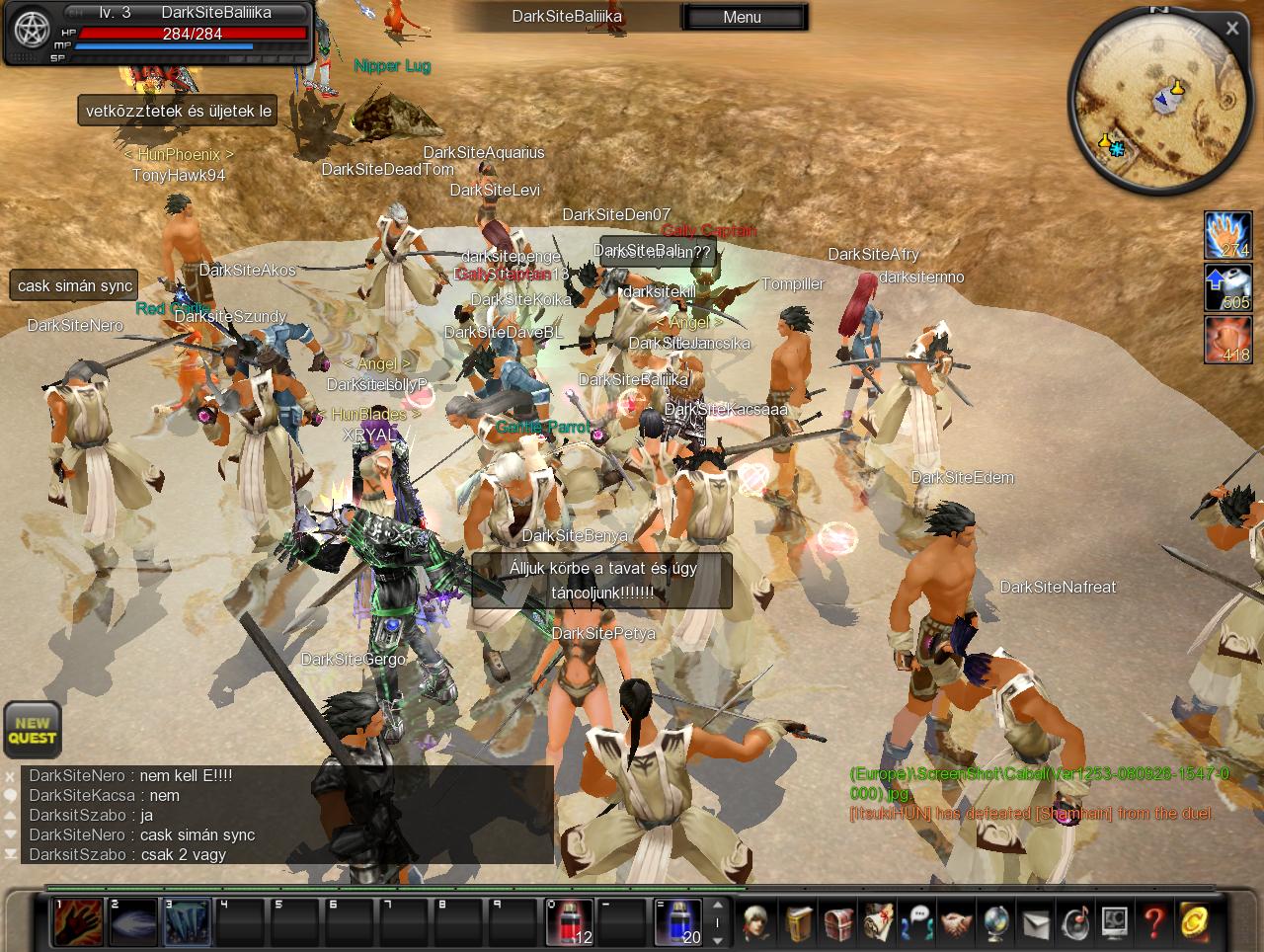The width and height of the screenshot is (1264, 952).
Task: Click the handshake icon
Action: pos(956,922)
